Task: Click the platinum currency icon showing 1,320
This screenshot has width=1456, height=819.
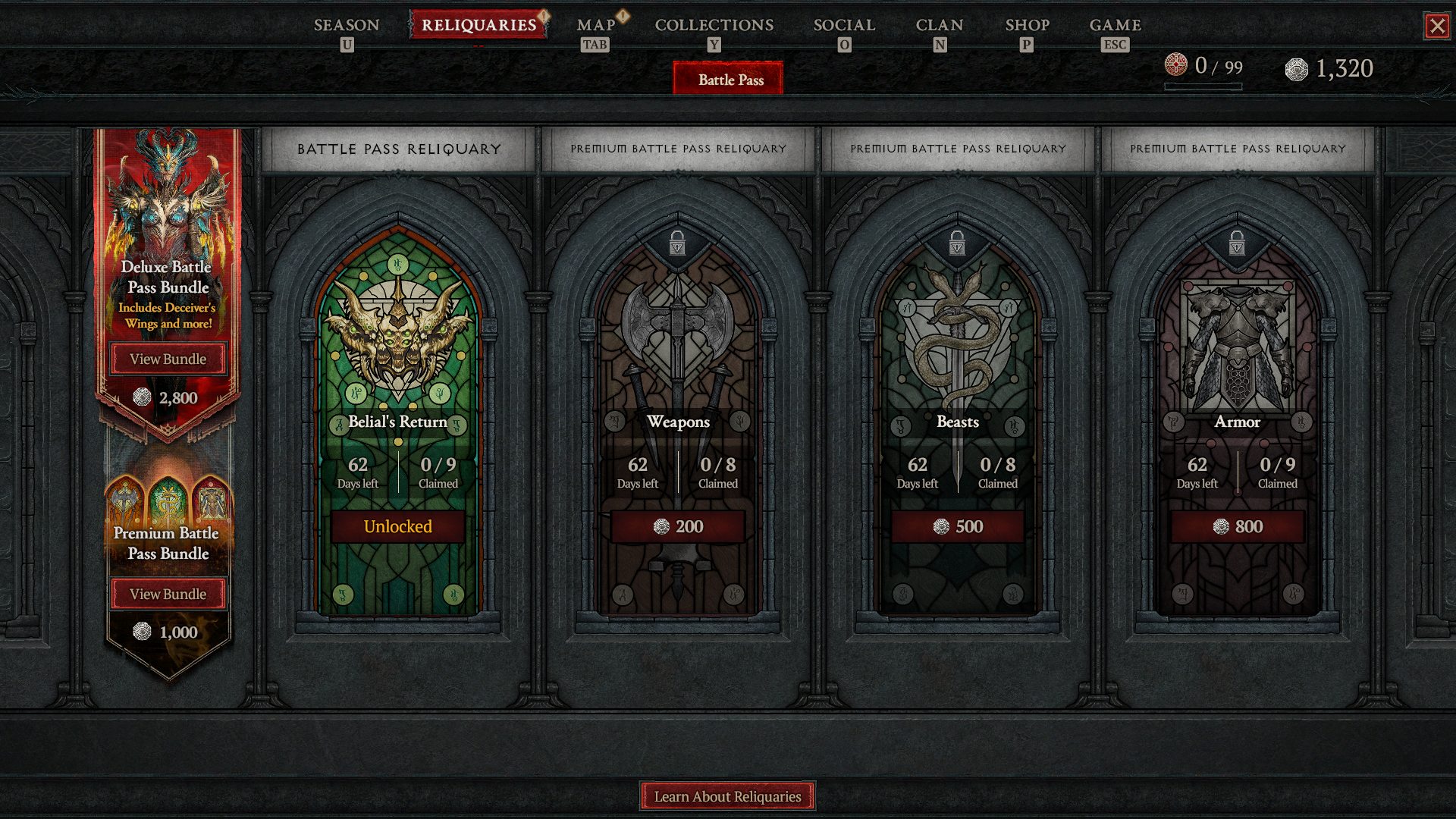Action: [1298, 68]
